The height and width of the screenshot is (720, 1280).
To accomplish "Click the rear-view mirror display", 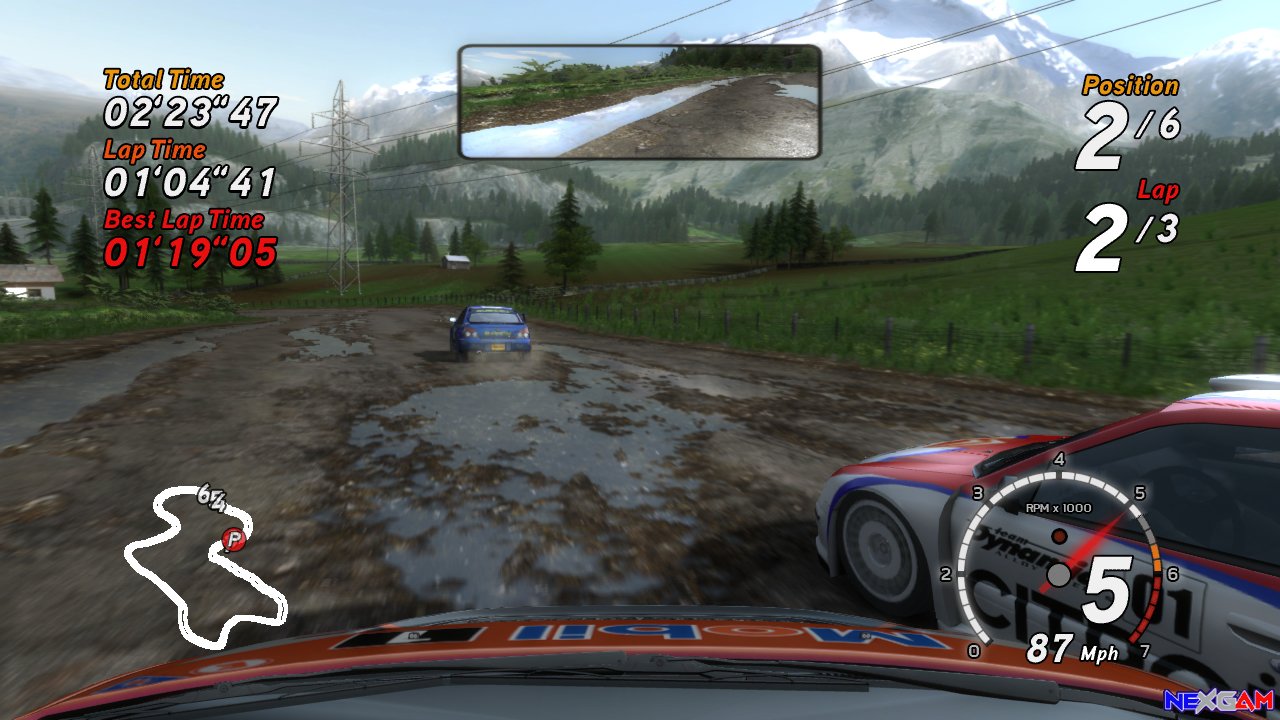I will pyautogui.click(x=639, y=101).
